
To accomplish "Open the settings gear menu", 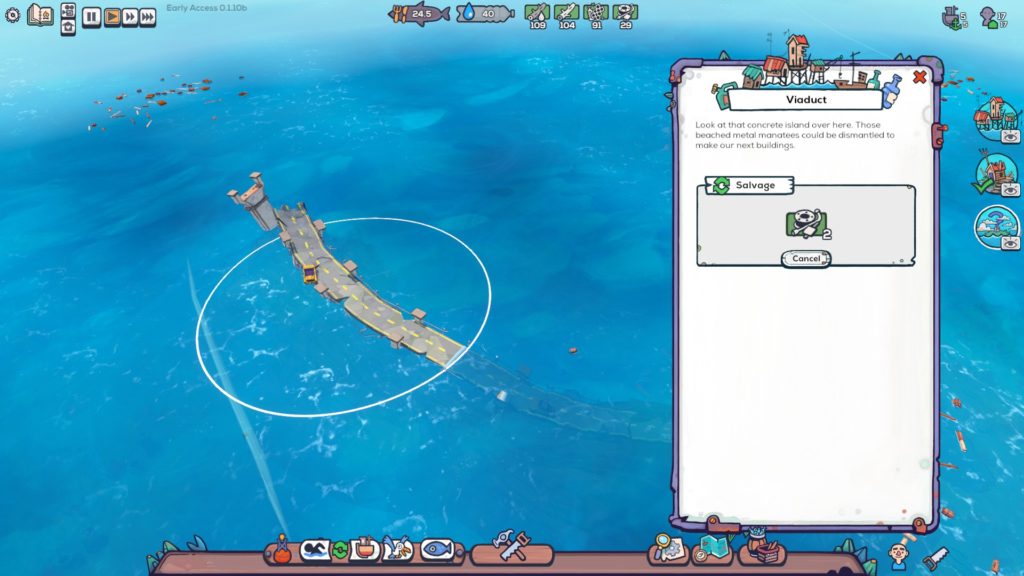I will (13, 15).
